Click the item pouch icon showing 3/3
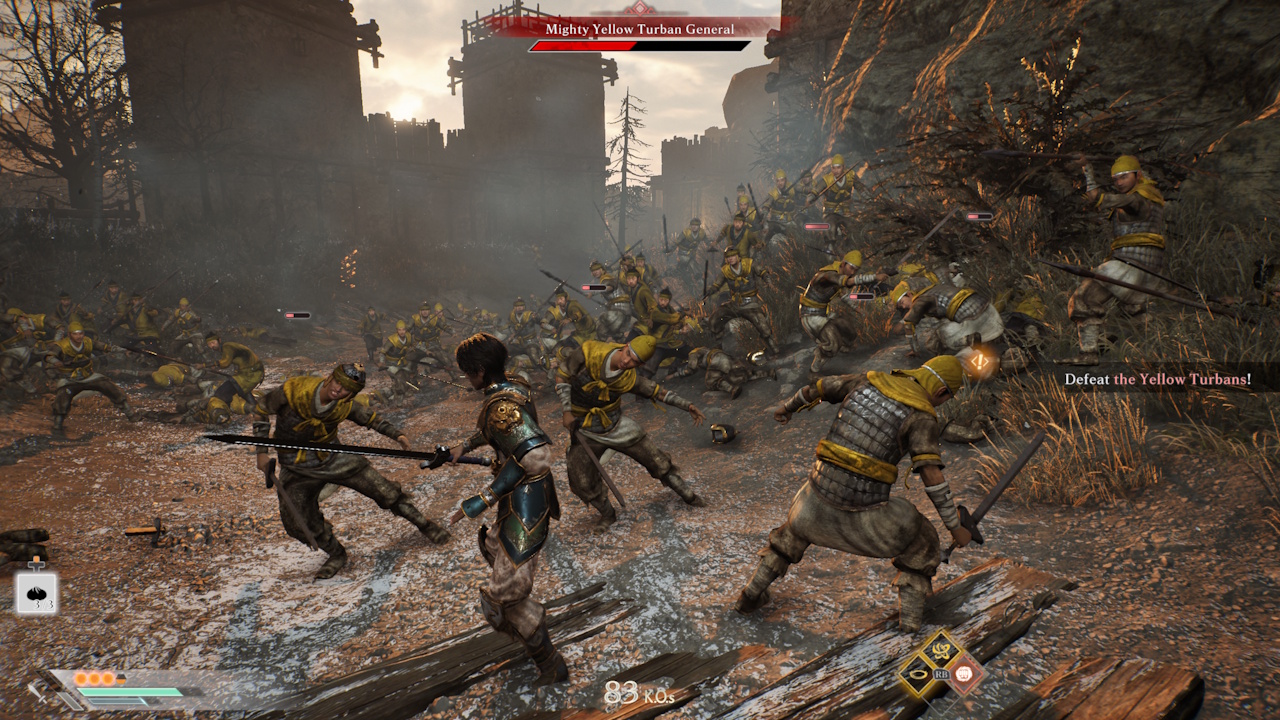 click(36, 592)
